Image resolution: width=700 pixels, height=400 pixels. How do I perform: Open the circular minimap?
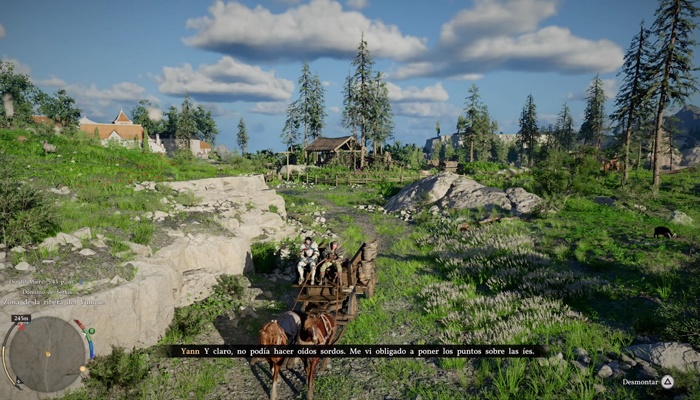click(47, 354)
